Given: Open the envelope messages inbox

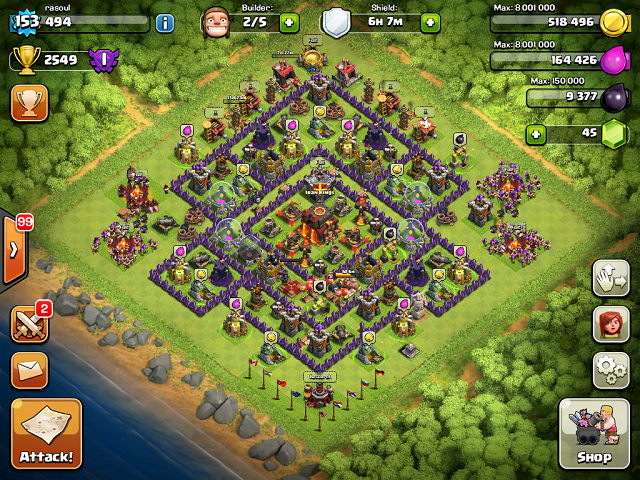Looking at the screenshot, I should (29, 369).
